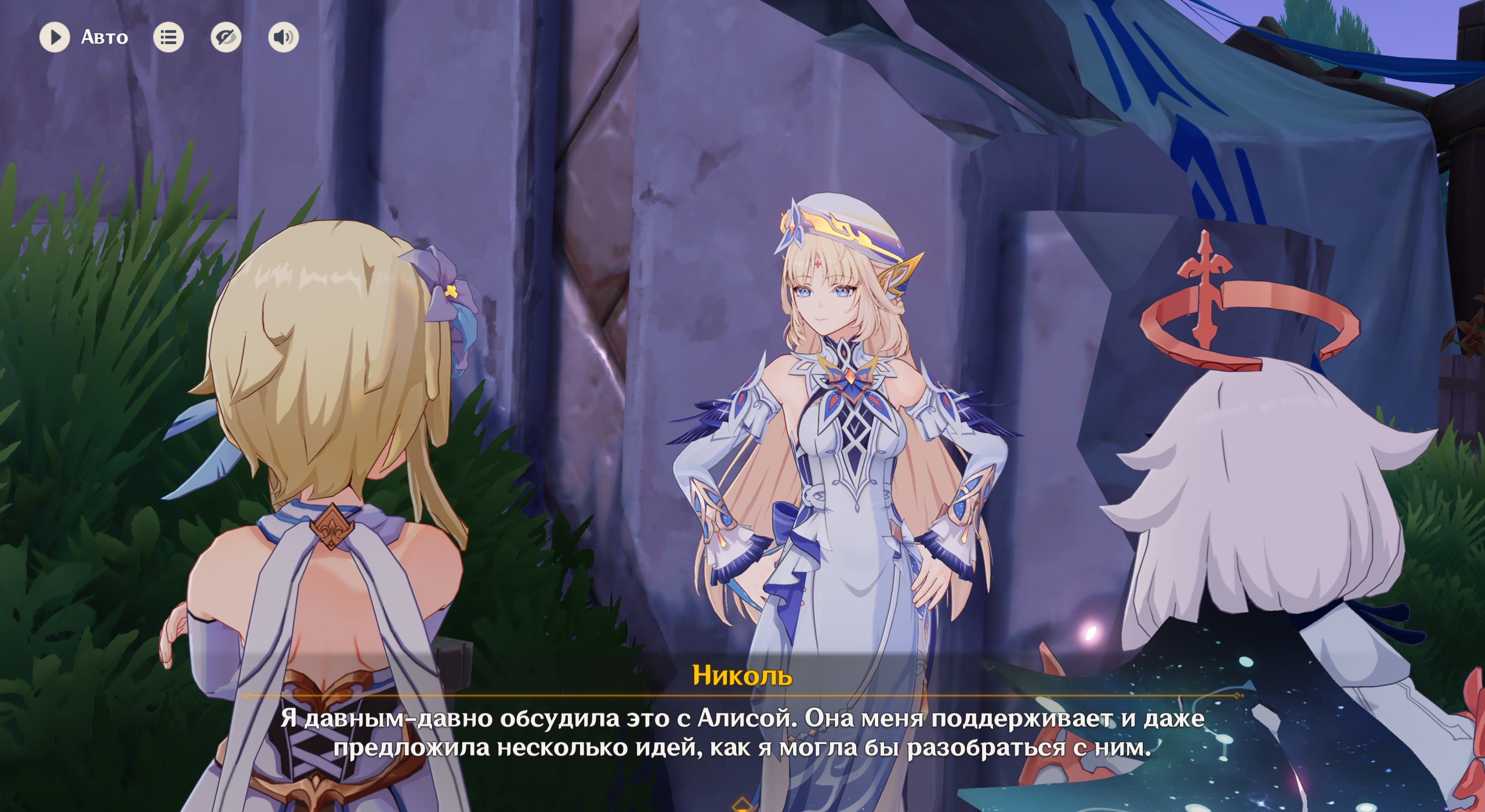Toggle dialogue voice with speaker icon

(283, 38)
